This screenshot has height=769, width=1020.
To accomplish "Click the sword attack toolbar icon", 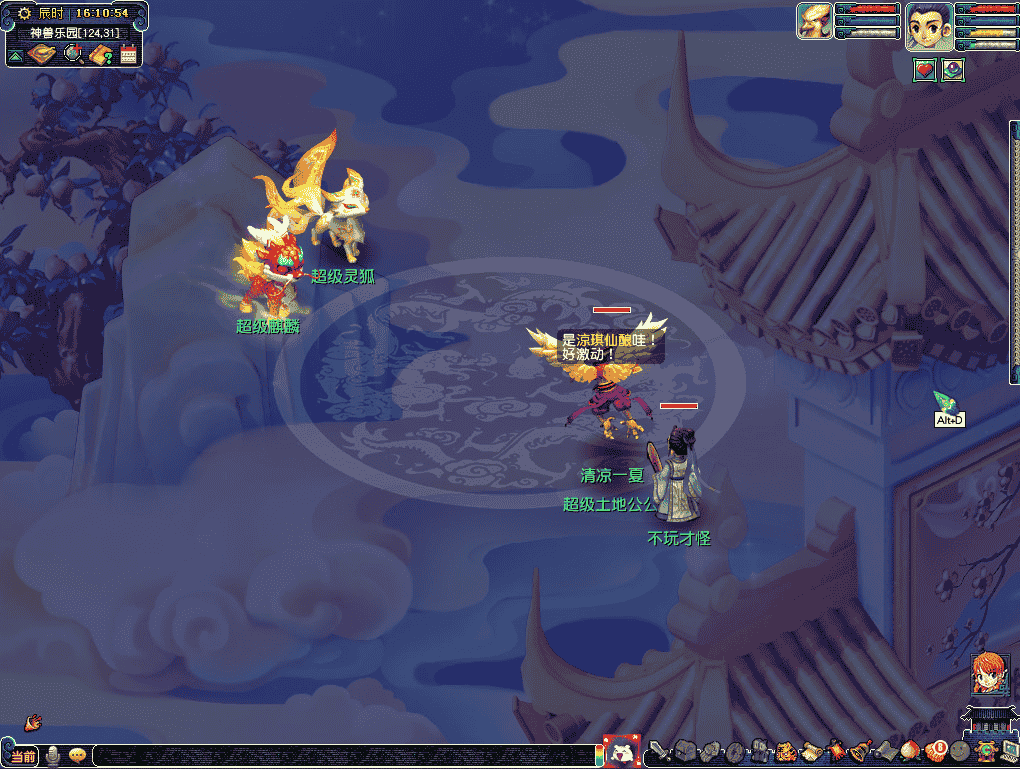I will pos(657,750).
